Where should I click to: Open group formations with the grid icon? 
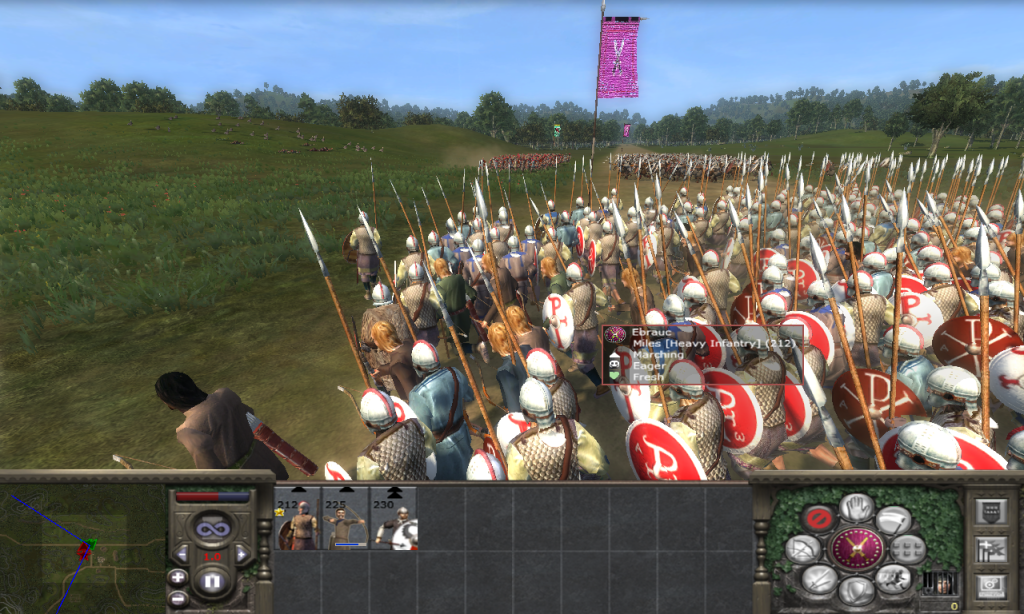click(908, 548)
